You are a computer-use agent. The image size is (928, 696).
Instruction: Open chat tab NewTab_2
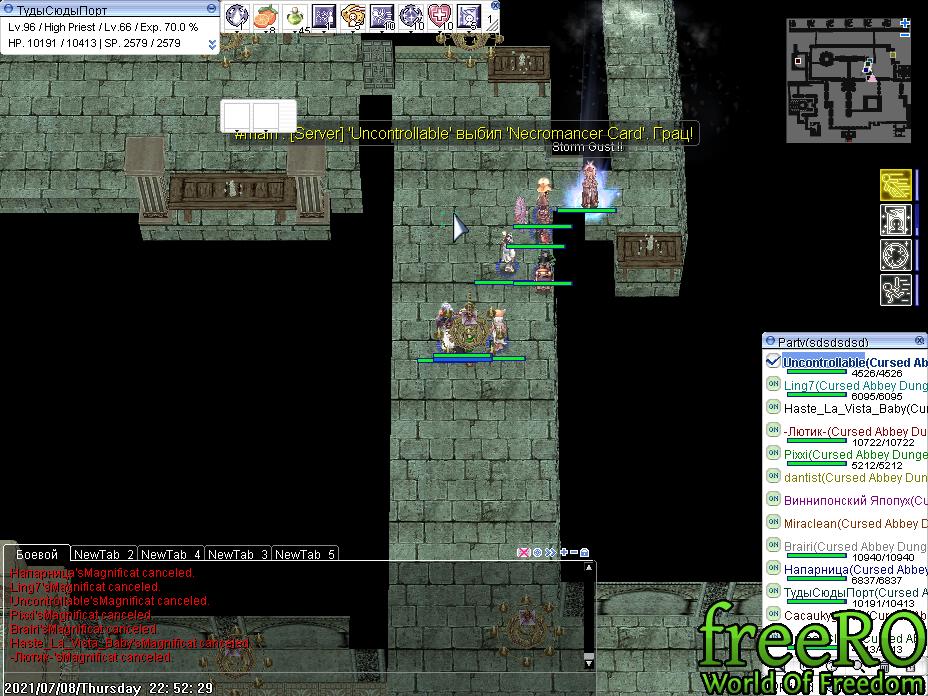[104, 554]
